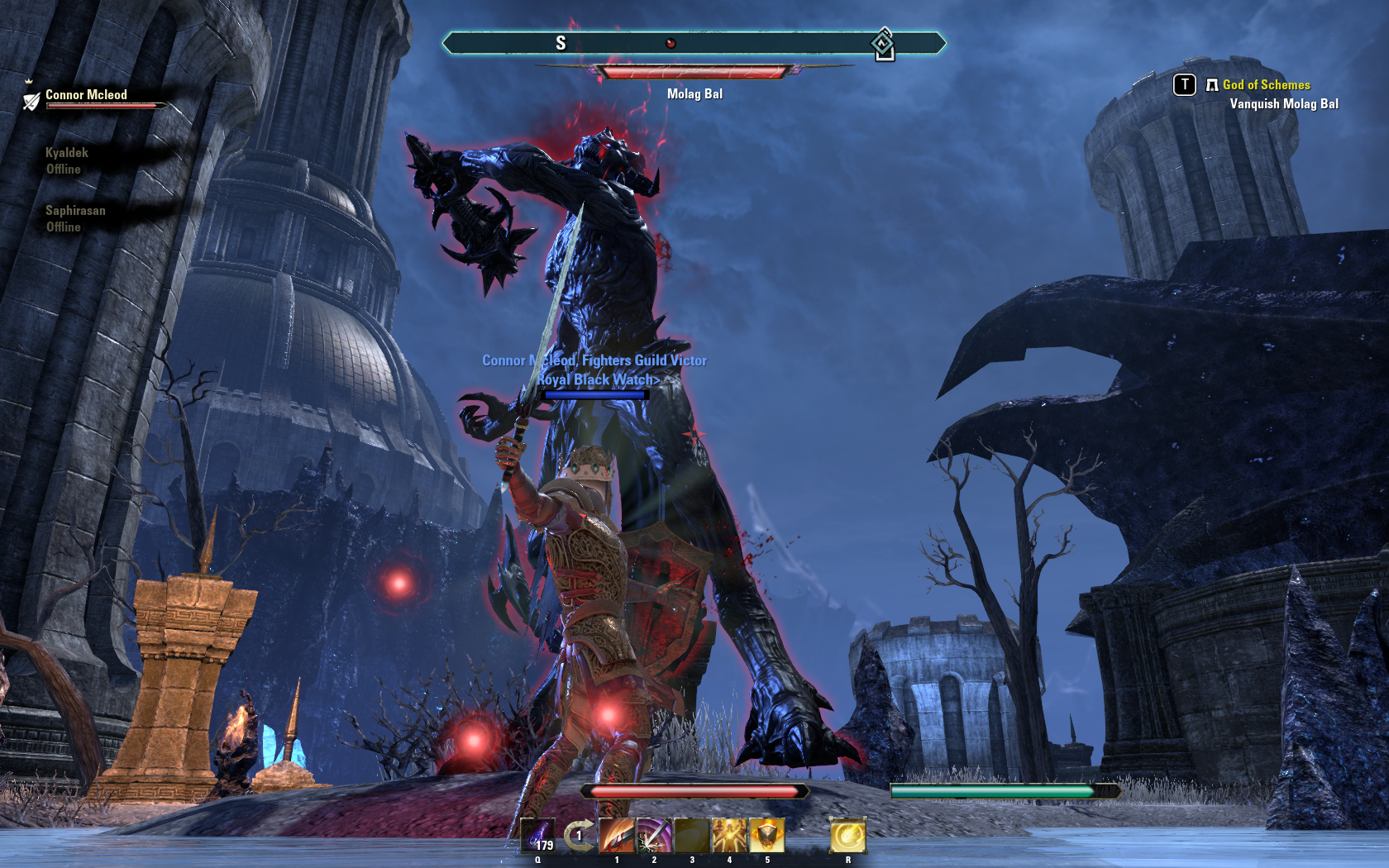The image size is (1389, 868).
Task: Click the quest marker on the compass
Action: click(x=883, y=44)
